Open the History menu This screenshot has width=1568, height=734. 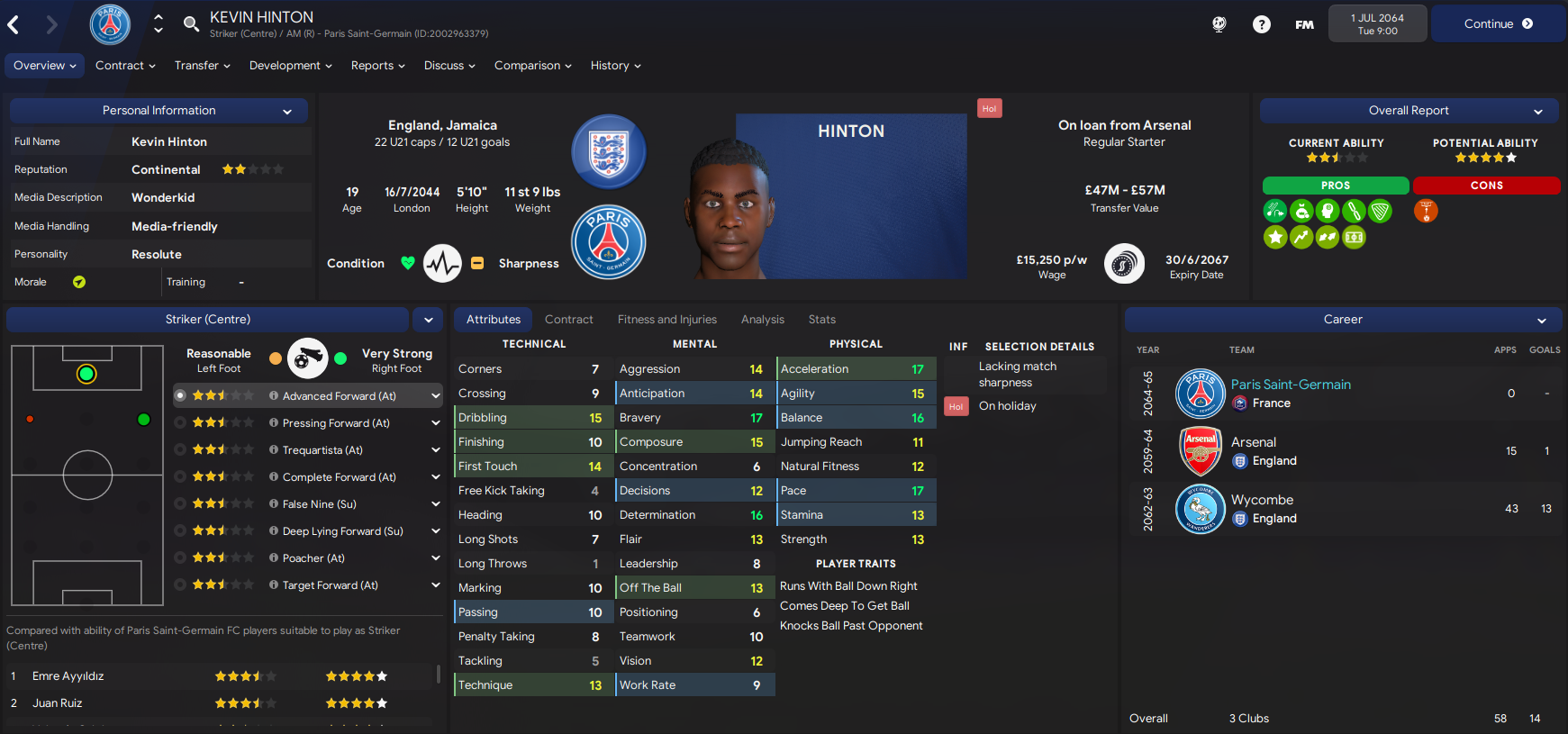point(615,66)
